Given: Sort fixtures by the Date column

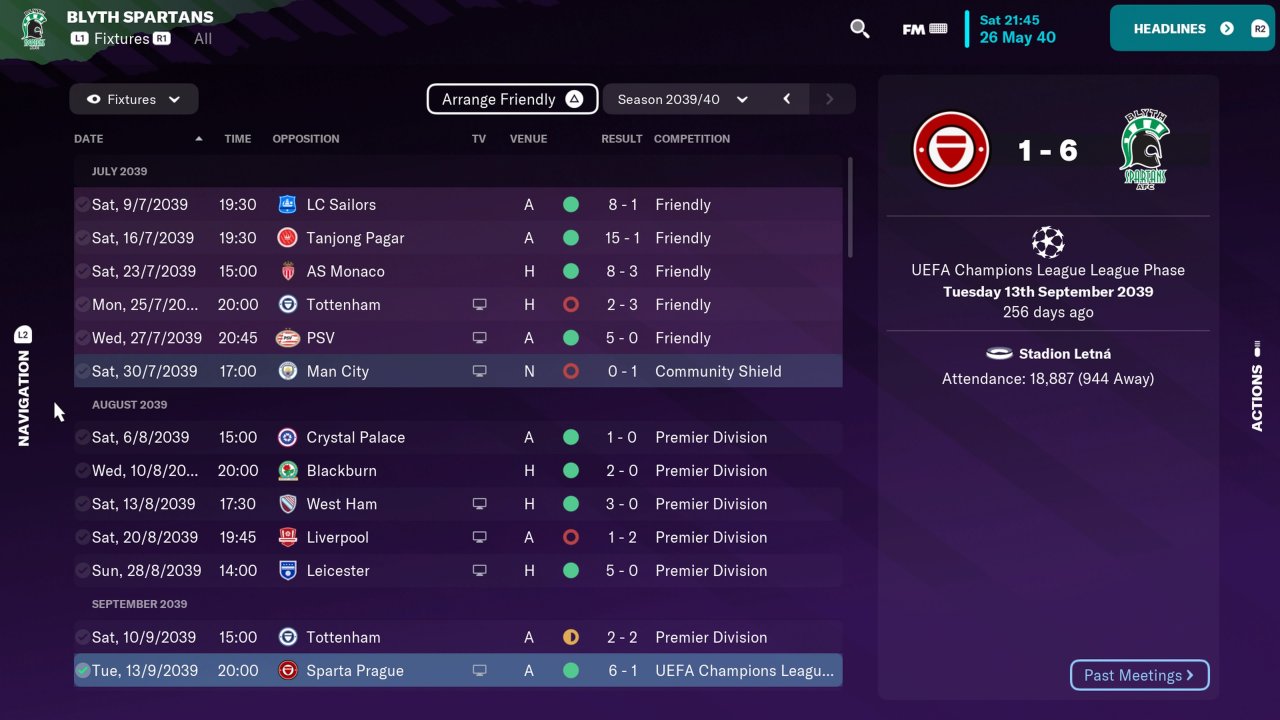Looking at the screenshot, I should (x=89, y=139).
